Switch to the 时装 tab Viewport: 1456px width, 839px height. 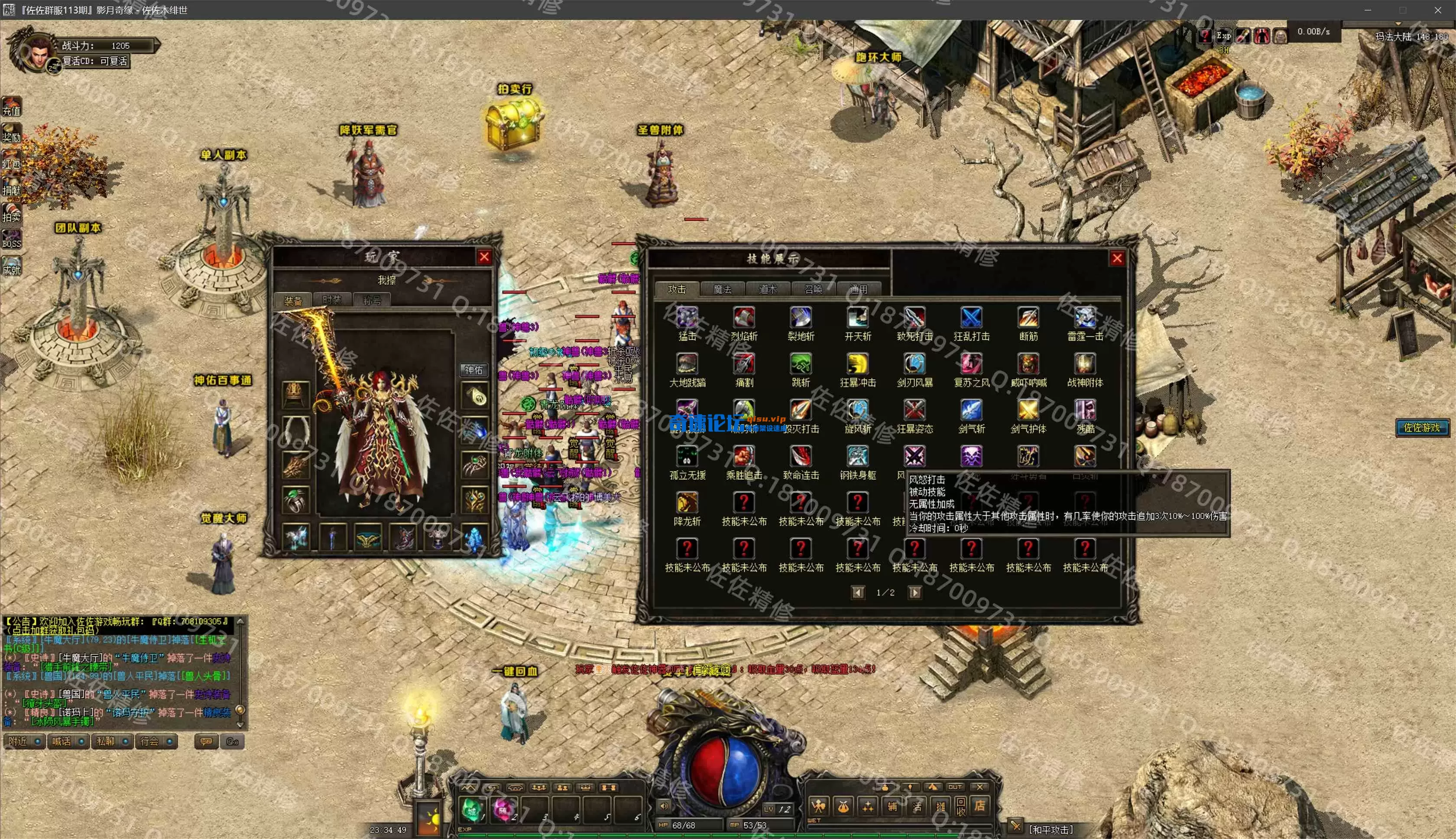pos(332,300)
